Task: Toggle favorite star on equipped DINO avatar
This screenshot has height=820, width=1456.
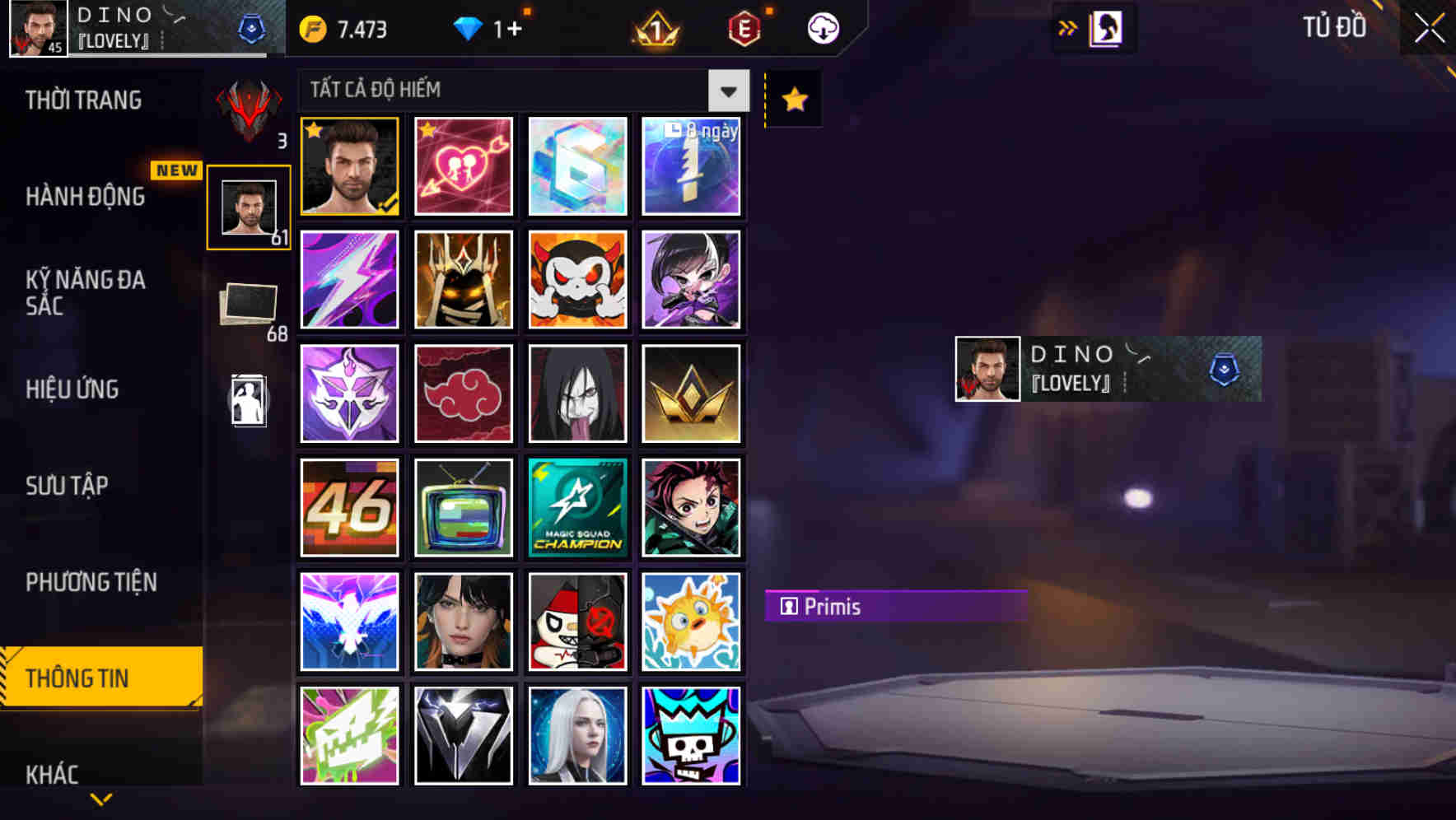Action: tap(314, 130)
